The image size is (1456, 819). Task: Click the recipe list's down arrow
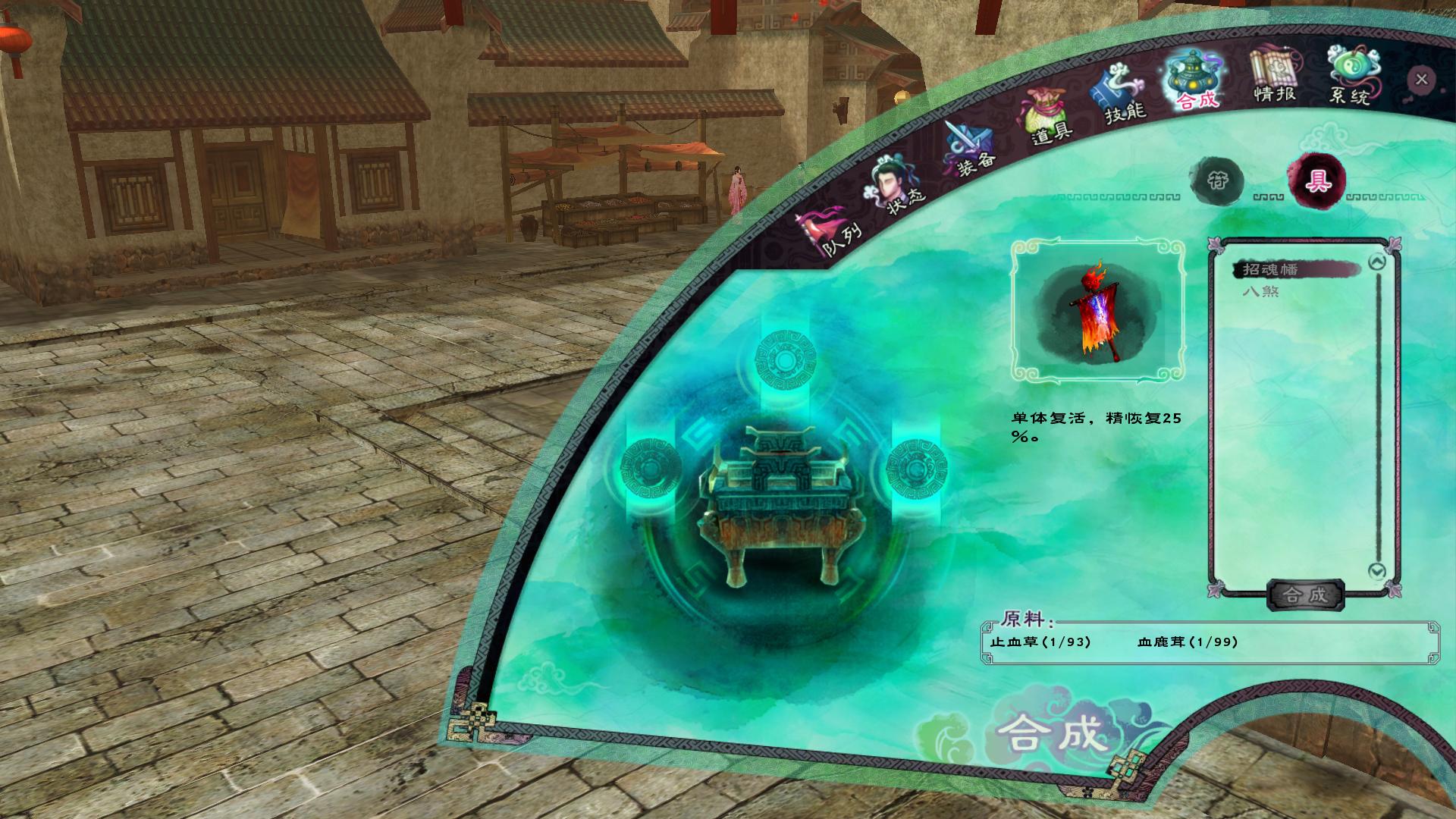coord(1376,570)
